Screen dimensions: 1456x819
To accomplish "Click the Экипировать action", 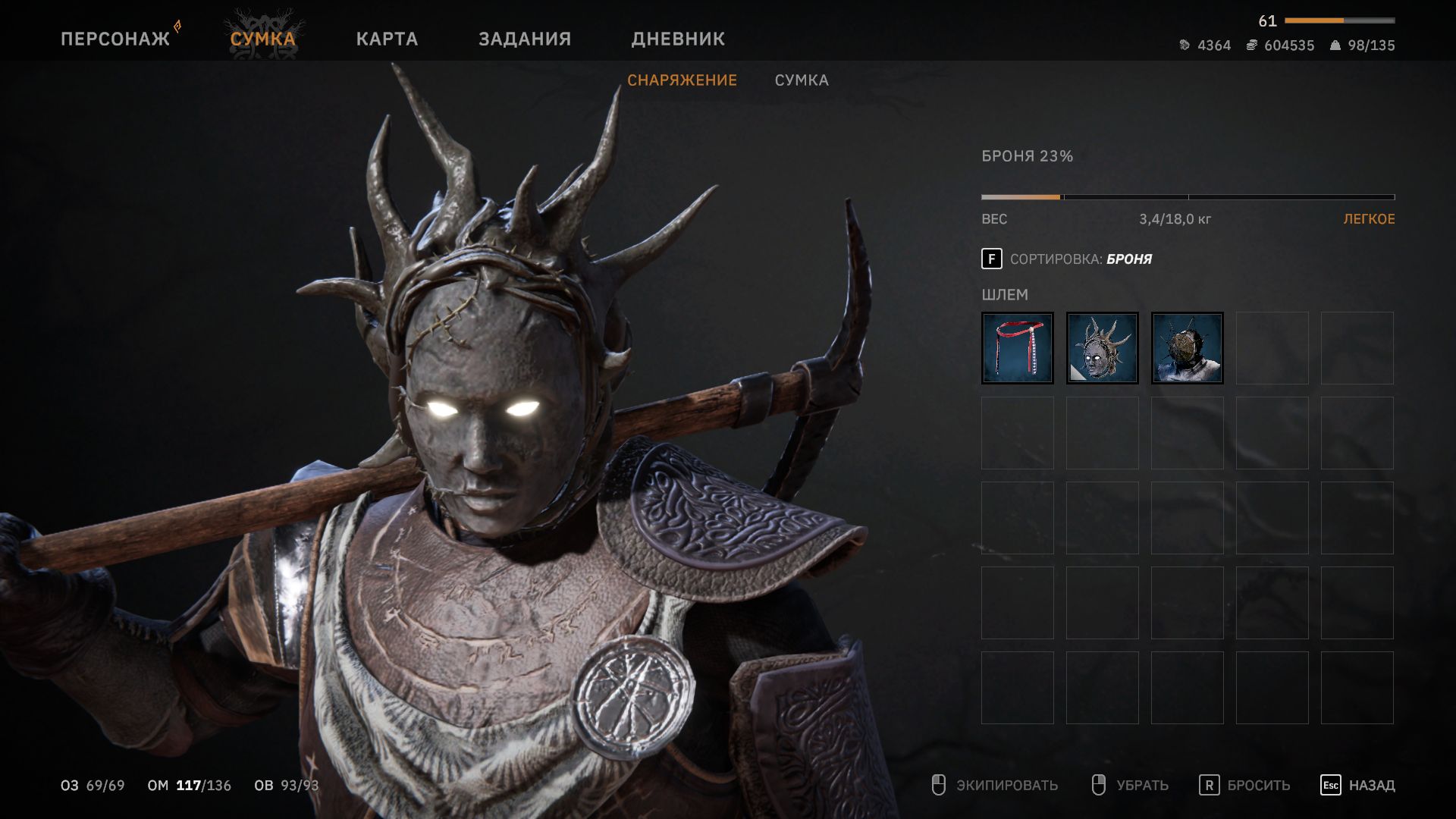I will tap(995, 785).
